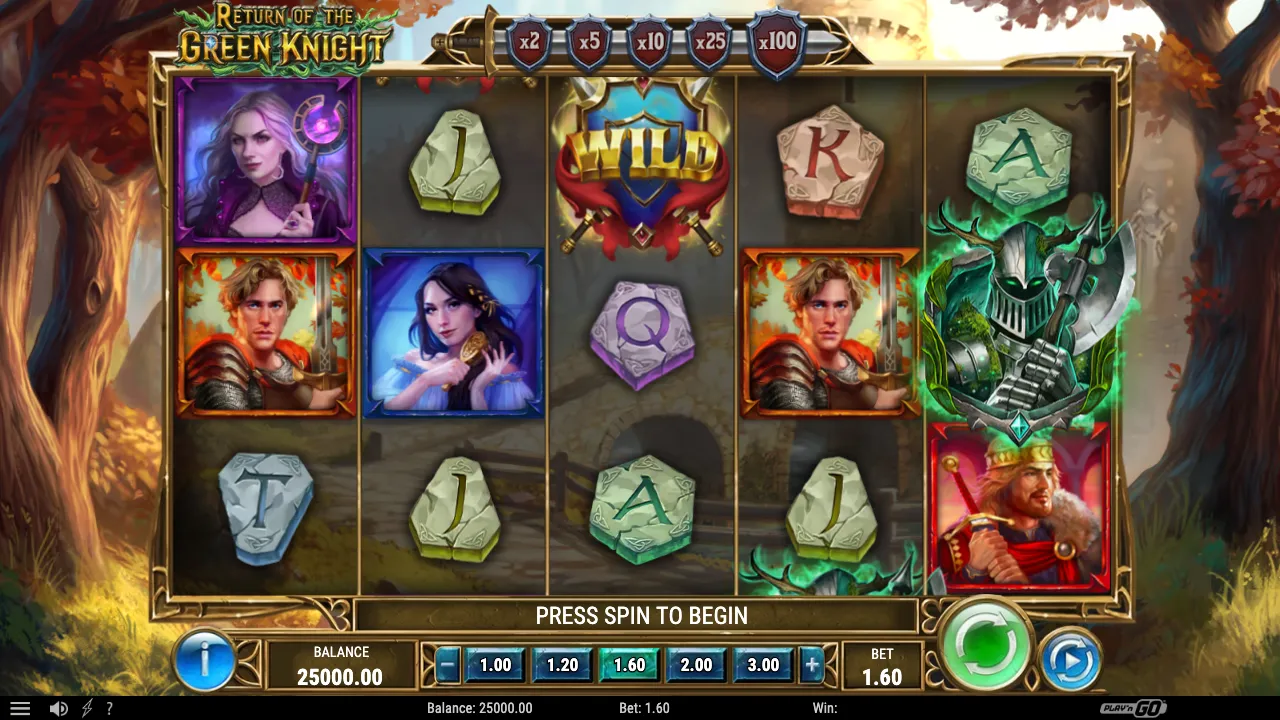Open the paytable info button
This screenshot has width=1280, height=720.
click(205, 660)
